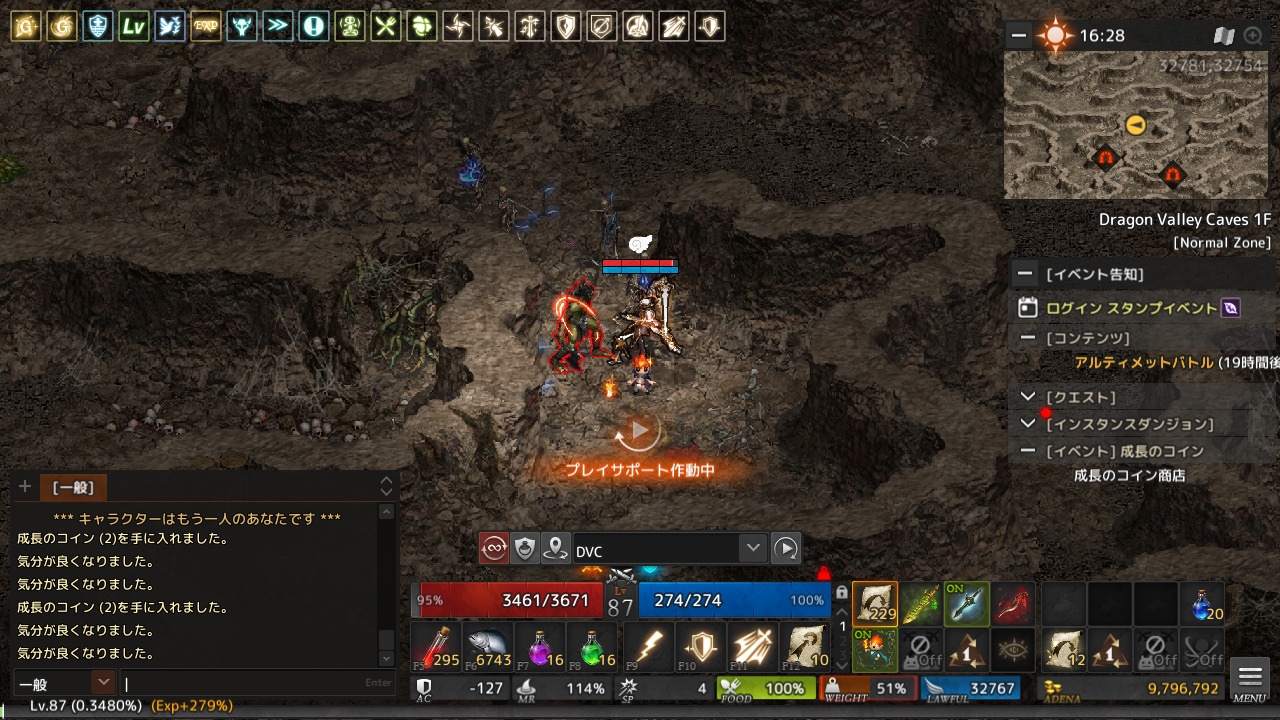
Task: Use the blue potion with 20 count
Action: [1201, 603]
